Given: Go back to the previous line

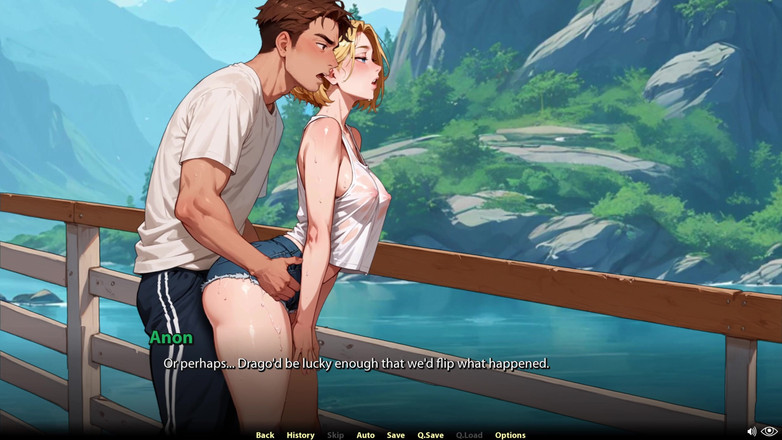Looking at the screenshot, I should pos(264,435).
